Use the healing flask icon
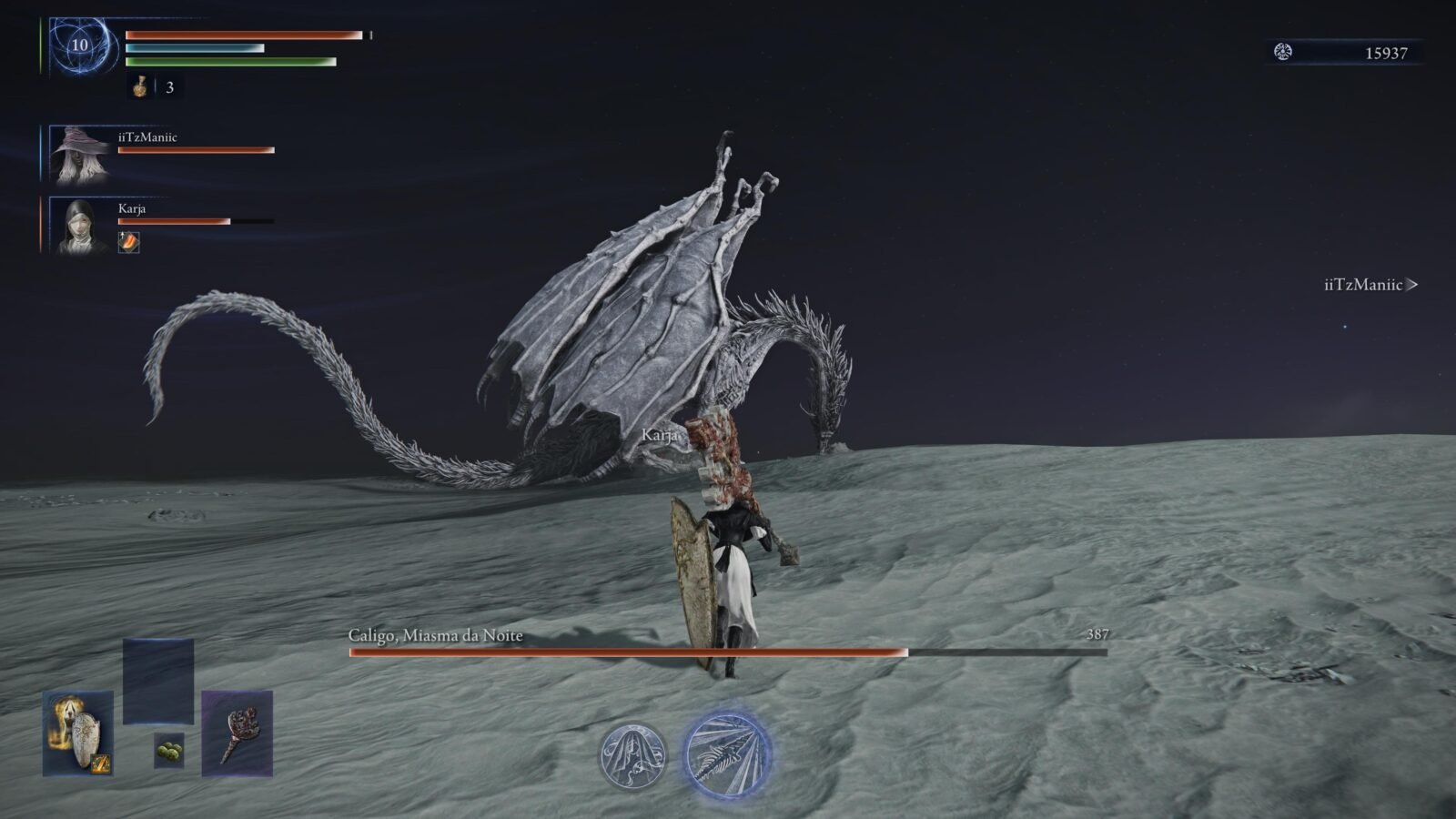The height and width of the screenshot is (819, 1456). tap(141, 87)
